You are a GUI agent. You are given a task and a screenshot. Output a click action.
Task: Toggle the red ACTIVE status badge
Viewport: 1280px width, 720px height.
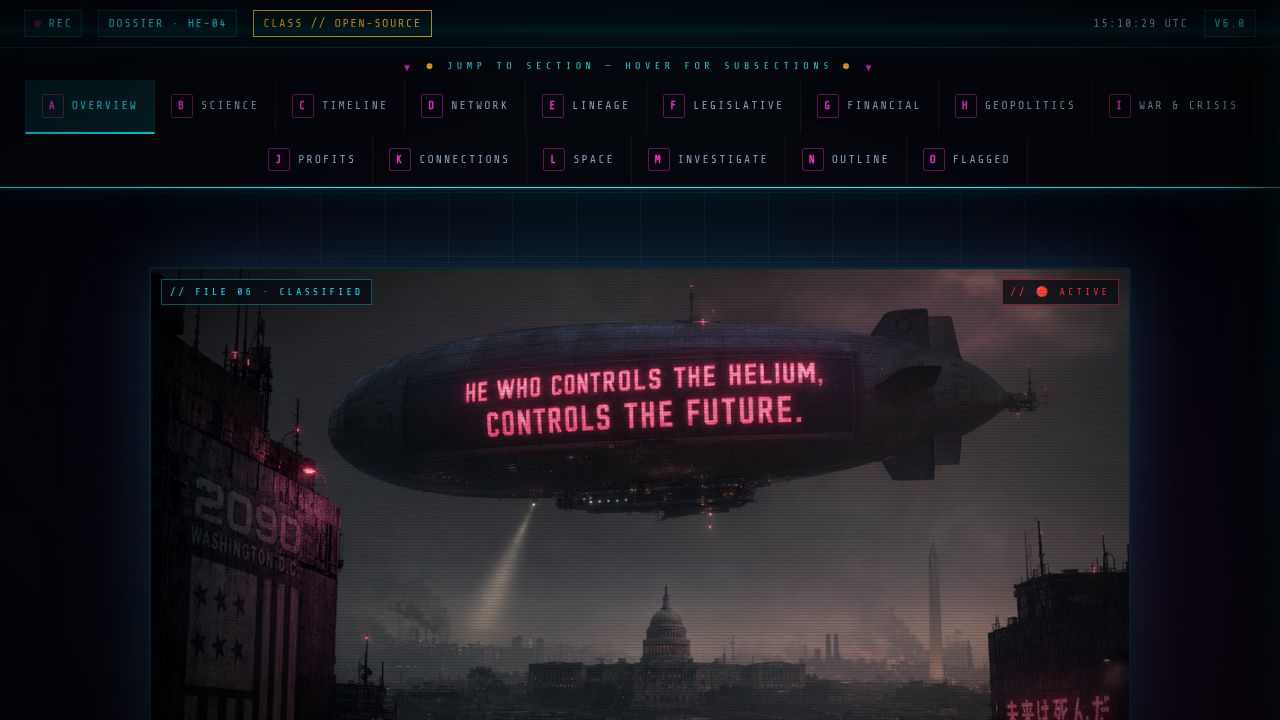pos(1060,292)
